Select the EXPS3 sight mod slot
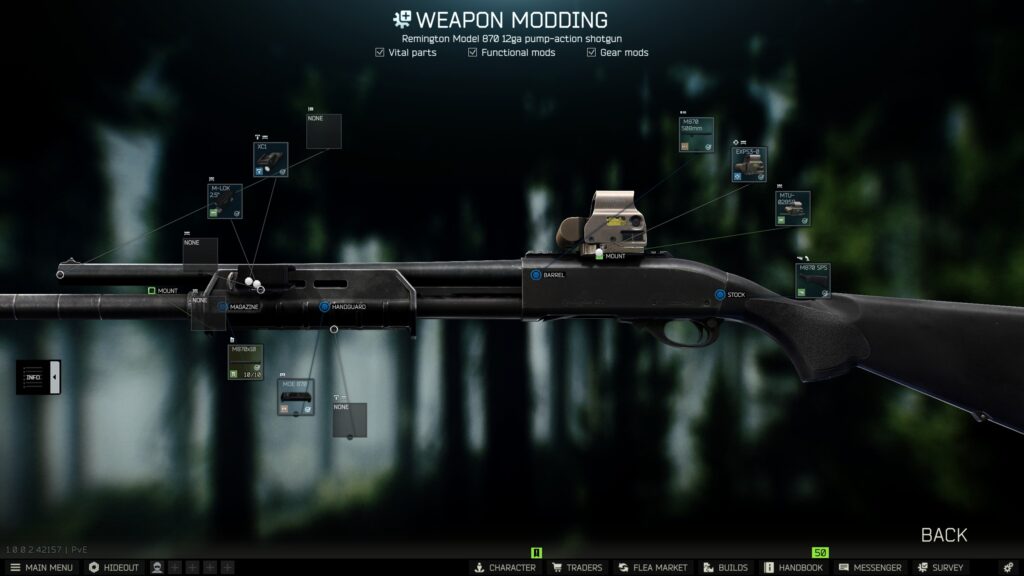This screenshot has width=1024, height=576. (x=748, y=165)
